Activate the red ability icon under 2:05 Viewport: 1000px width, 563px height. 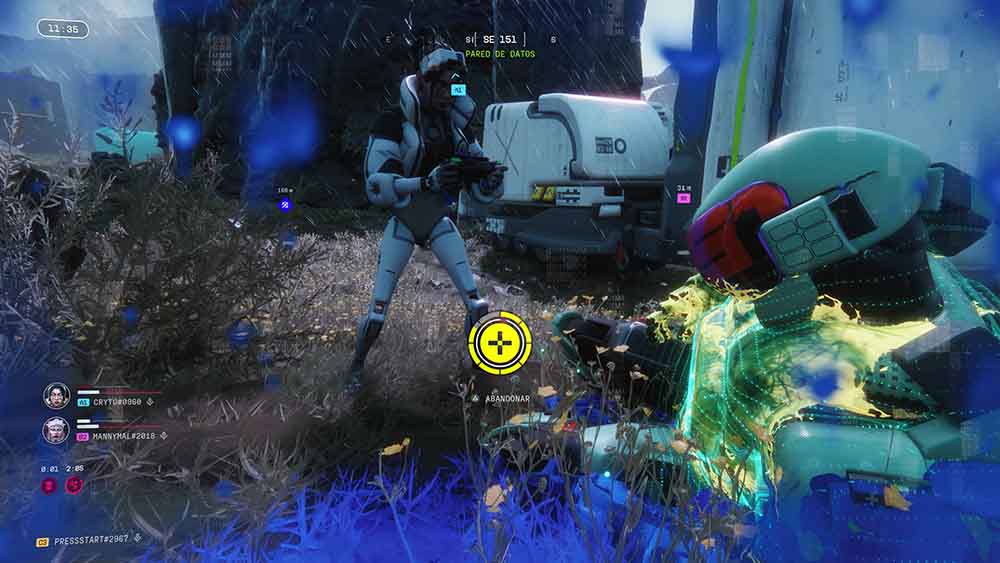(x=74, y=485)
